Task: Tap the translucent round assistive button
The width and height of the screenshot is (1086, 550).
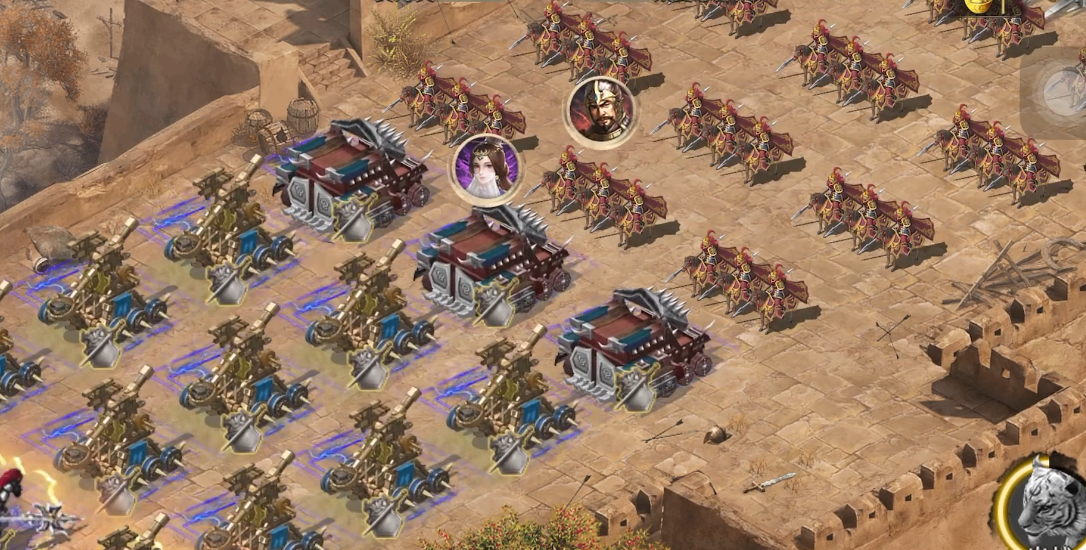Action: [1062, 89]
